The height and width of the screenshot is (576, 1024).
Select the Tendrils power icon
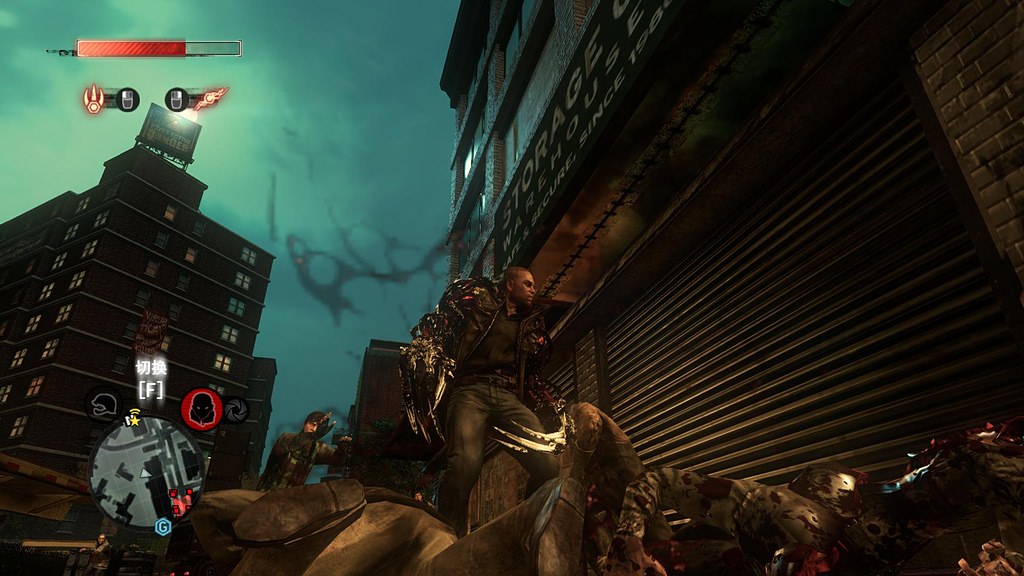210,98
